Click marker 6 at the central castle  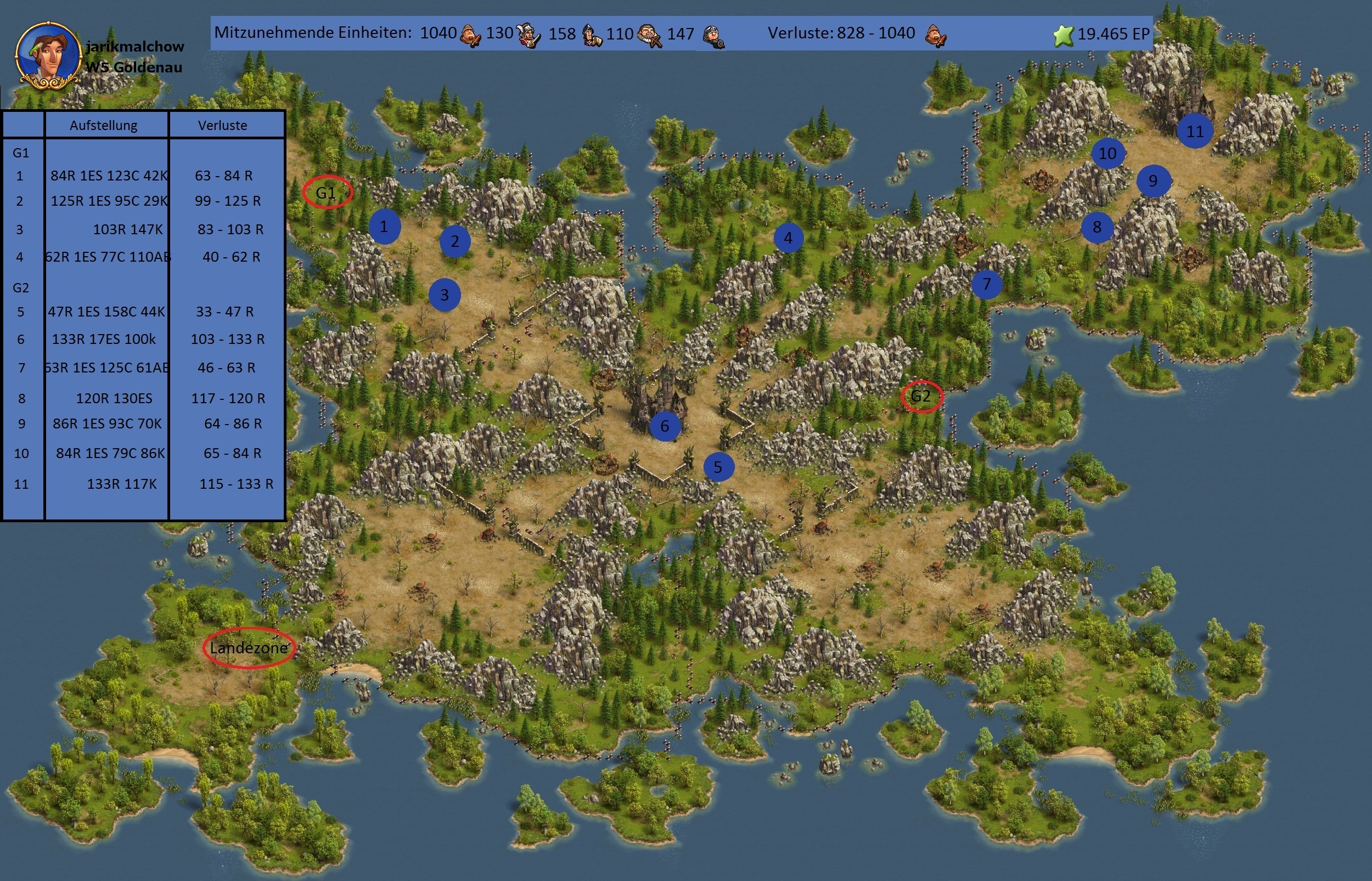(x=664, y=426)
